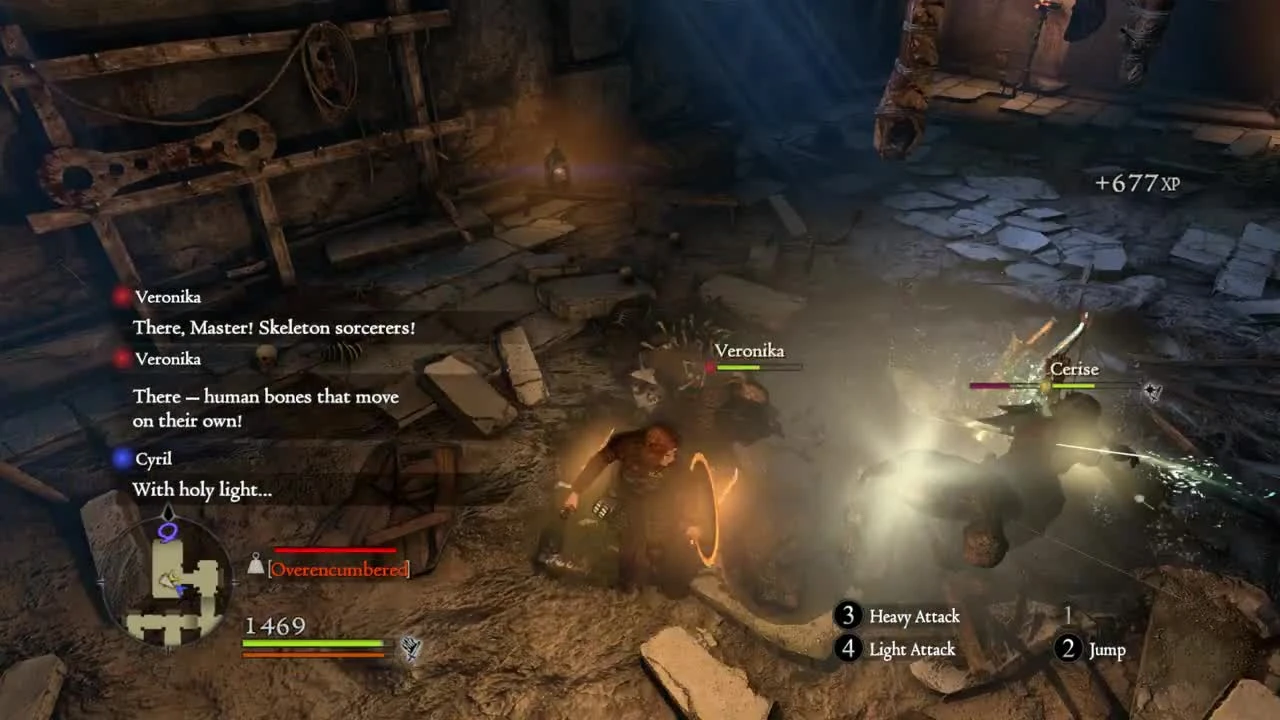Expand the minimap view
The width and height of the screenshot is (1280, 720).
tap(170, 580)
